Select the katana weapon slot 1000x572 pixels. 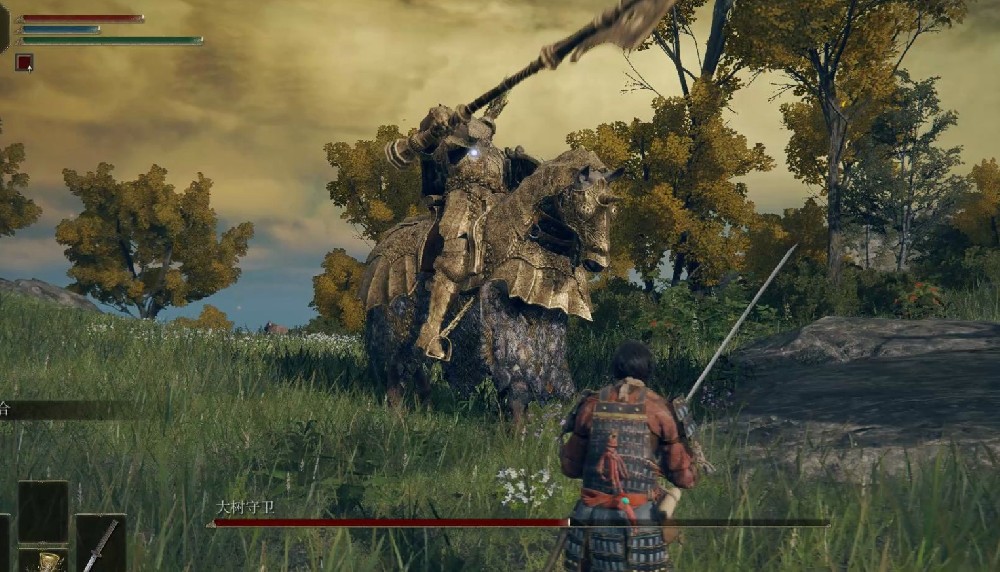[x=100, y=545]
